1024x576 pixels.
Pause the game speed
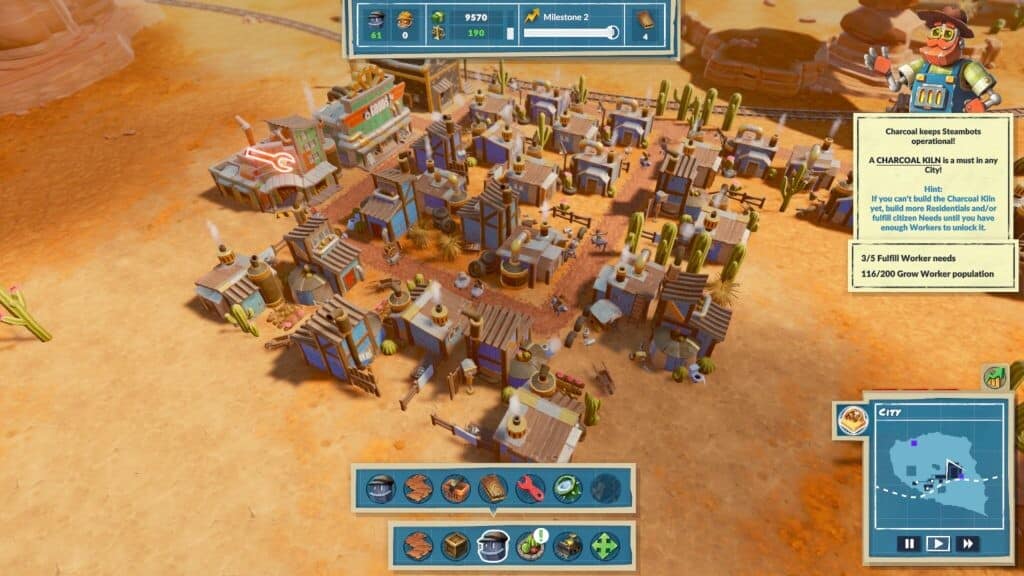[x=908, y=544]
